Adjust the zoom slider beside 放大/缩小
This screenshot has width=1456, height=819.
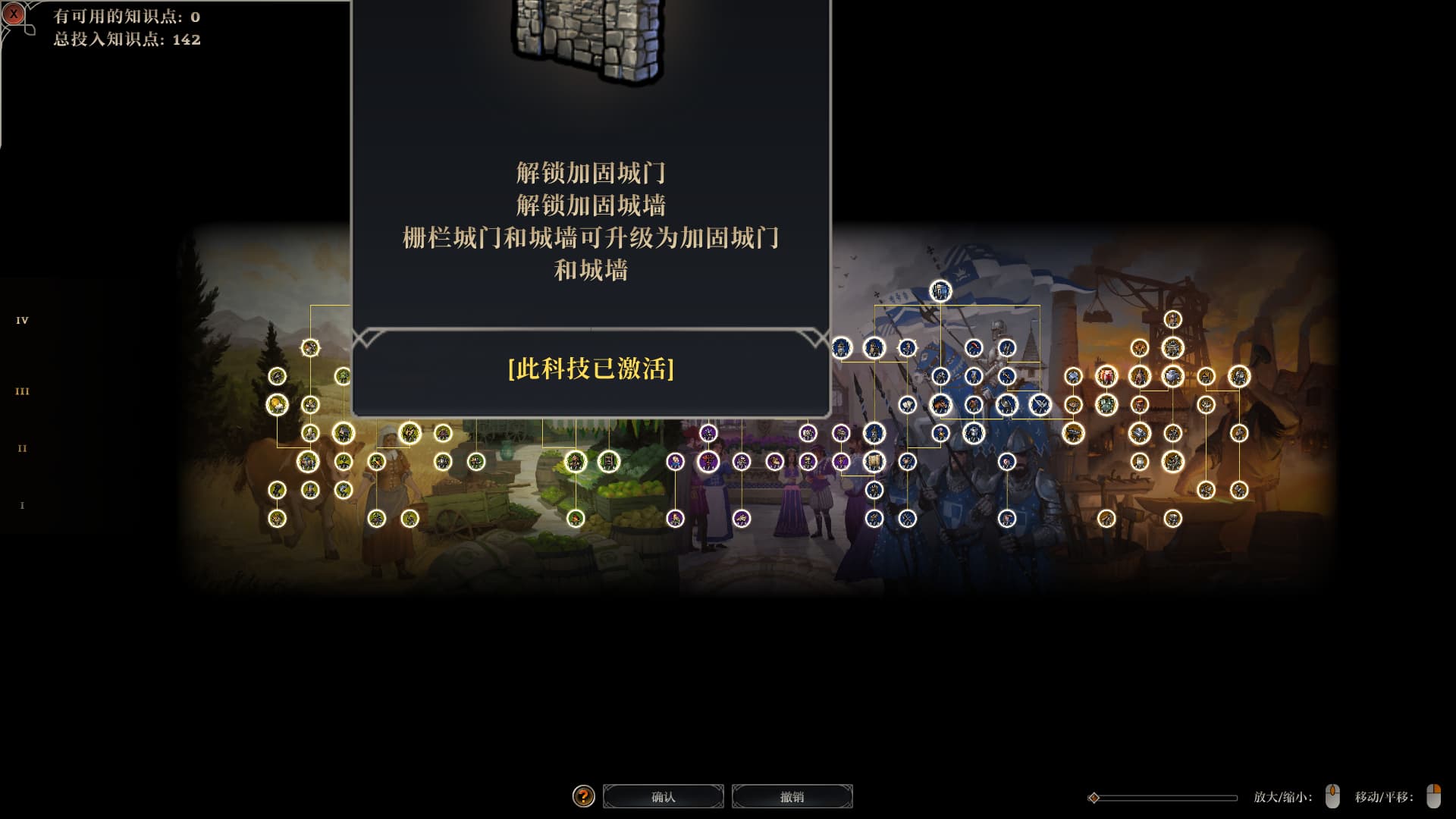[x=1094, y=798]
